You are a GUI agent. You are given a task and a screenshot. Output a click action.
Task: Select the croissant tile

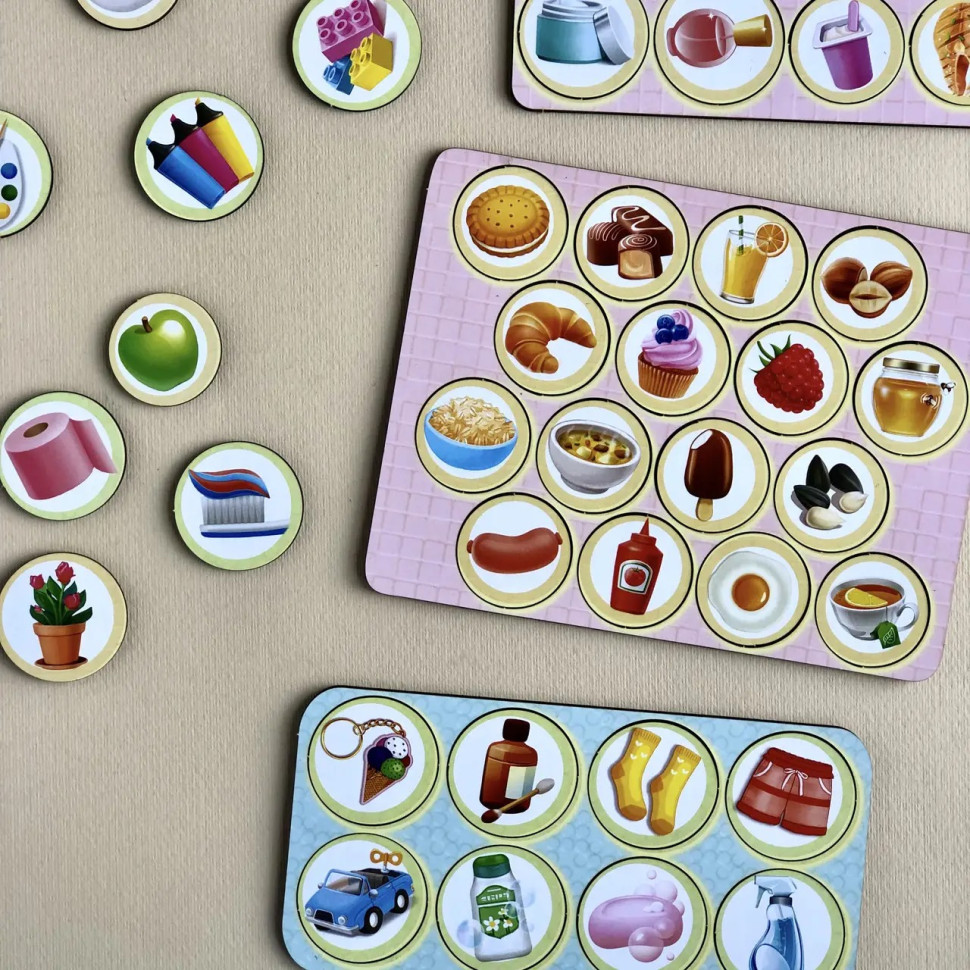tap(551, 337)
